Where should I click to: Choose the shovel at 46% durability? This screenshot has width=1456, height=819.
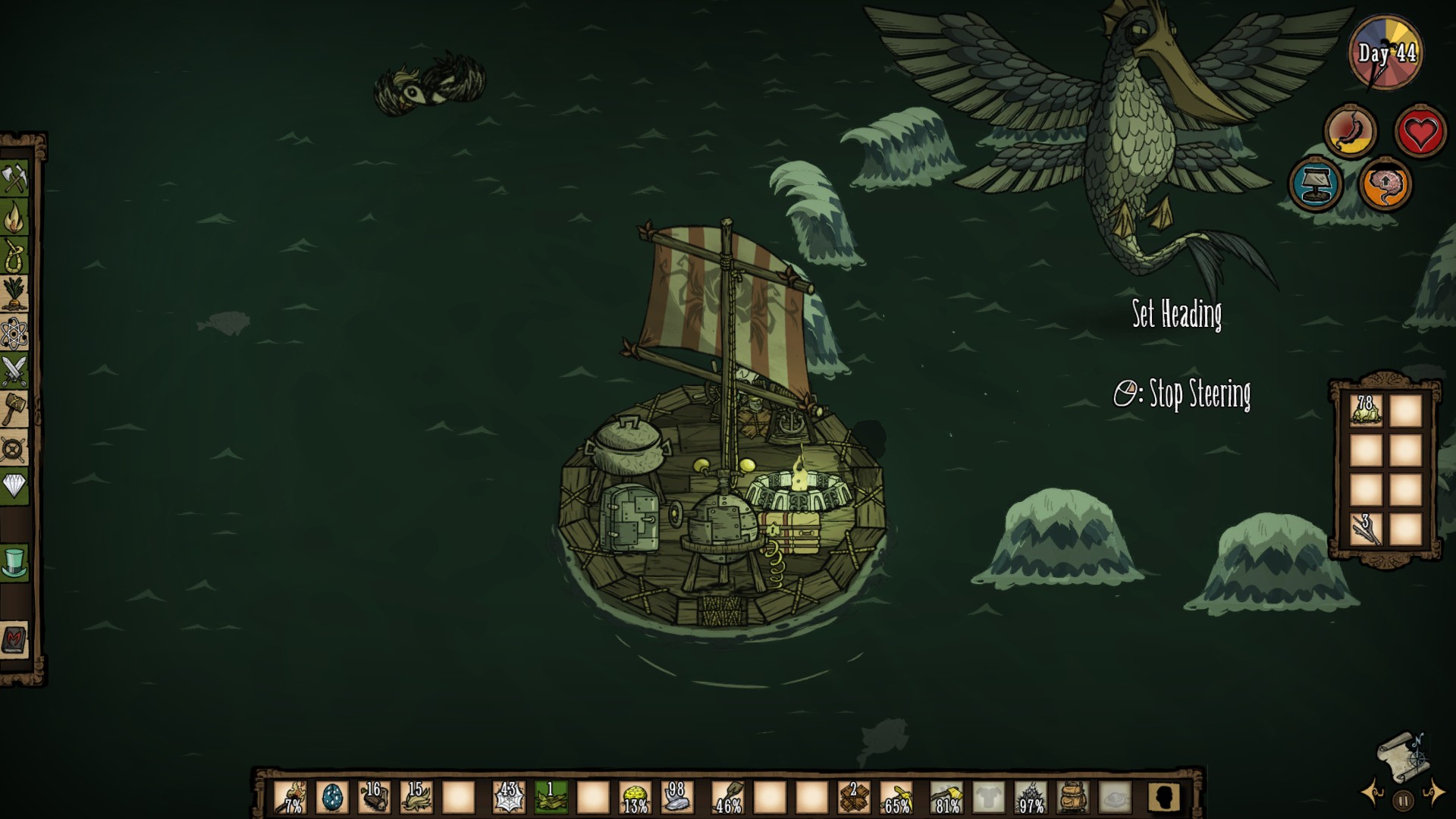[x=728, y=798]
